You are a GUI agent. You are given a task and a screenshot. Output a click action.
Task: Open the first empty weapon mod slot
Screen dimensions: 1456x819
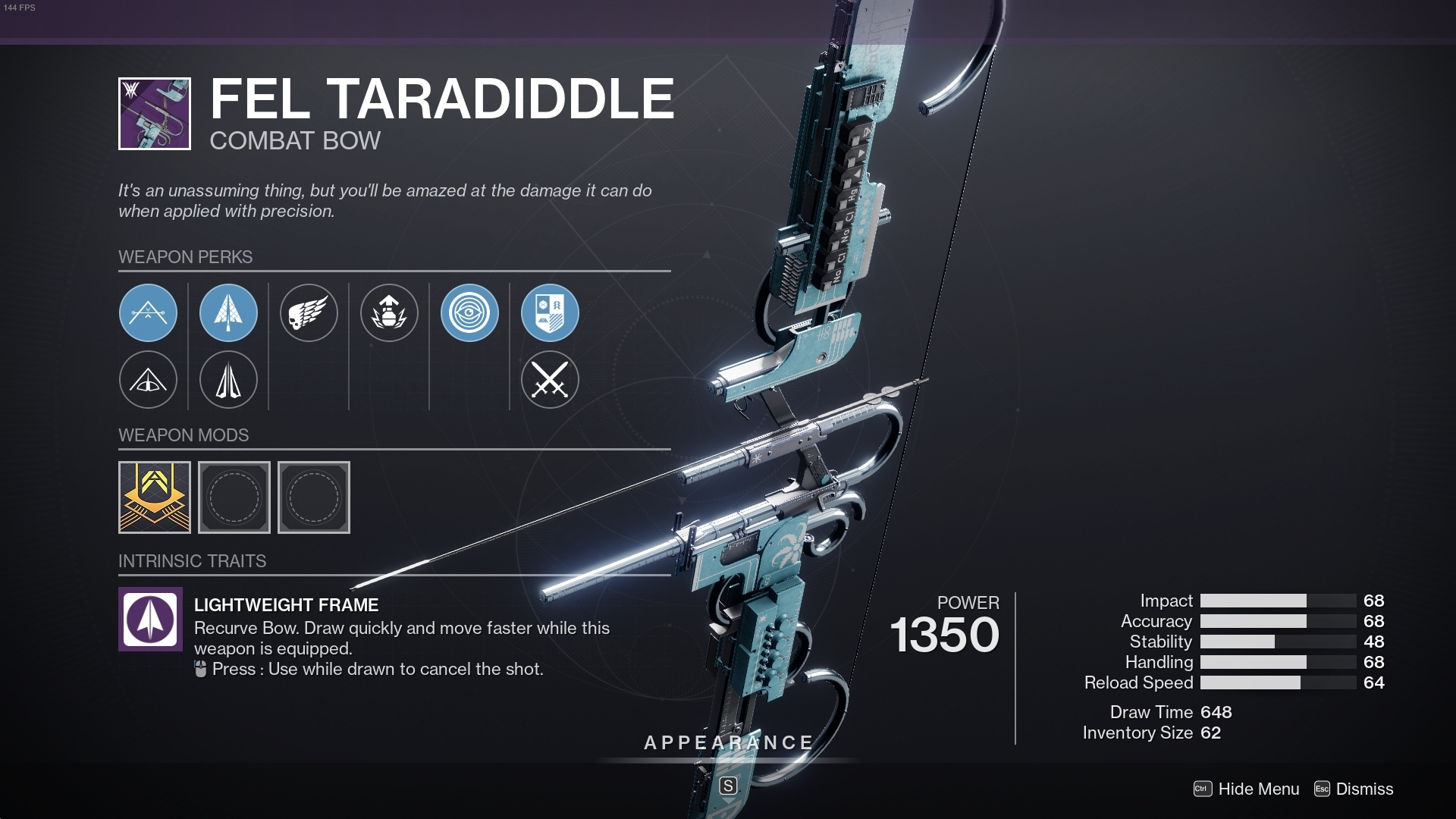[x=234, y=497]
